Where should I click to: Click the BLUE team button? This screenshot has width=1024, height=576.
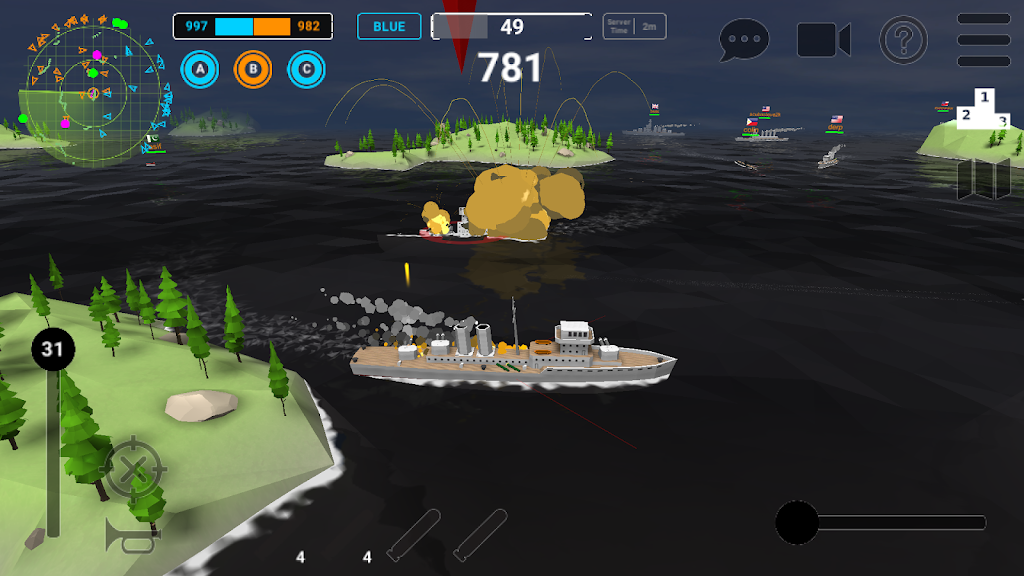[389, 27]
